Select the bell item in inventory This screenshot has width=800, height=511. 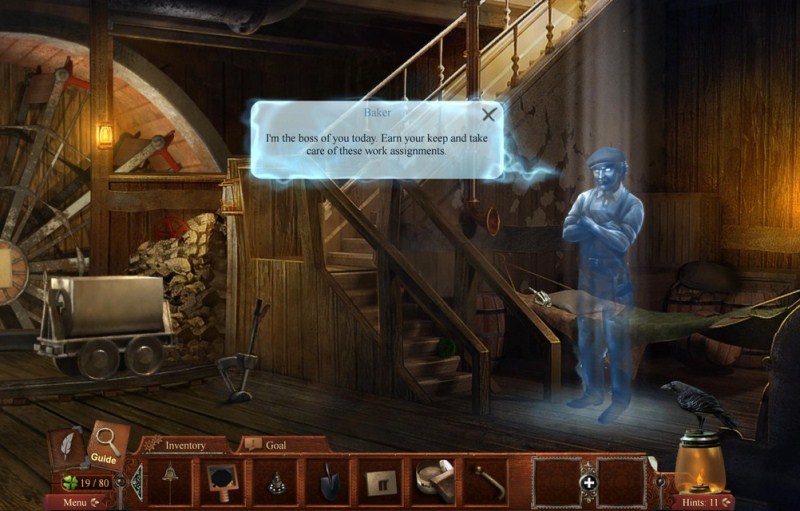[170, 480]
